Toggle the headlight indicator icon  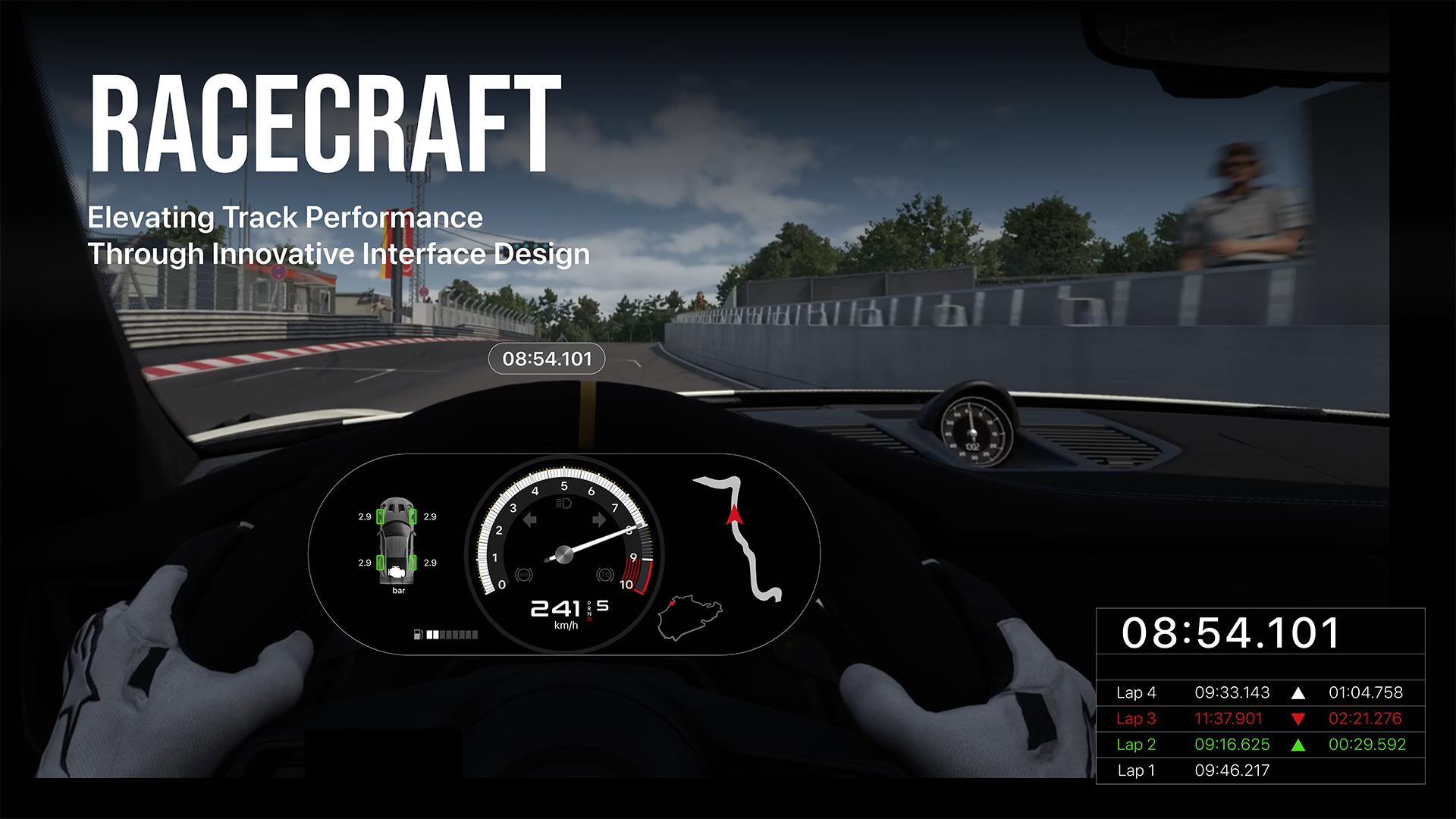tap(563, 504)
